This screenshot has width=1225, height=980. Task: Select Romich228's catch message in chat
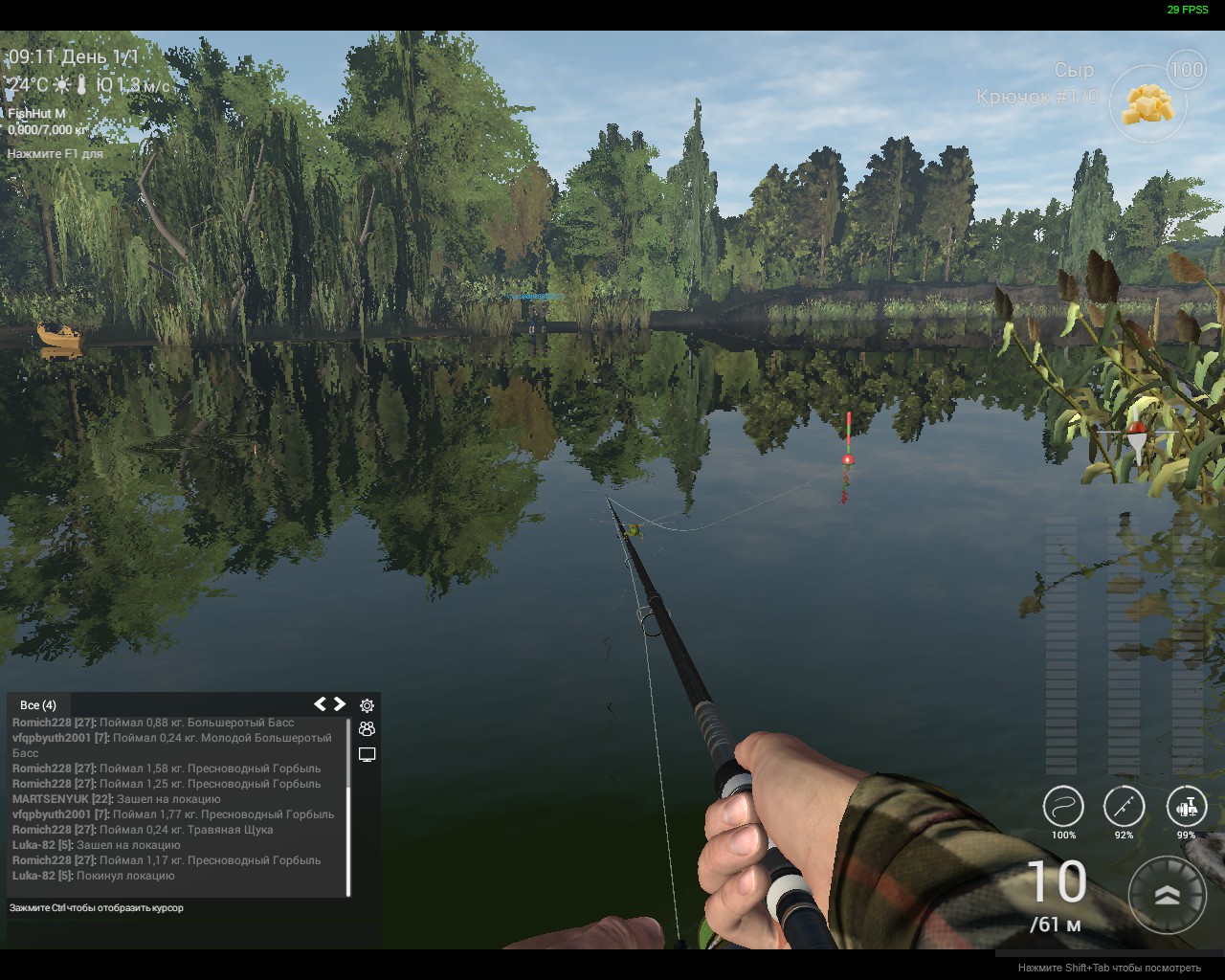point(153,723)
